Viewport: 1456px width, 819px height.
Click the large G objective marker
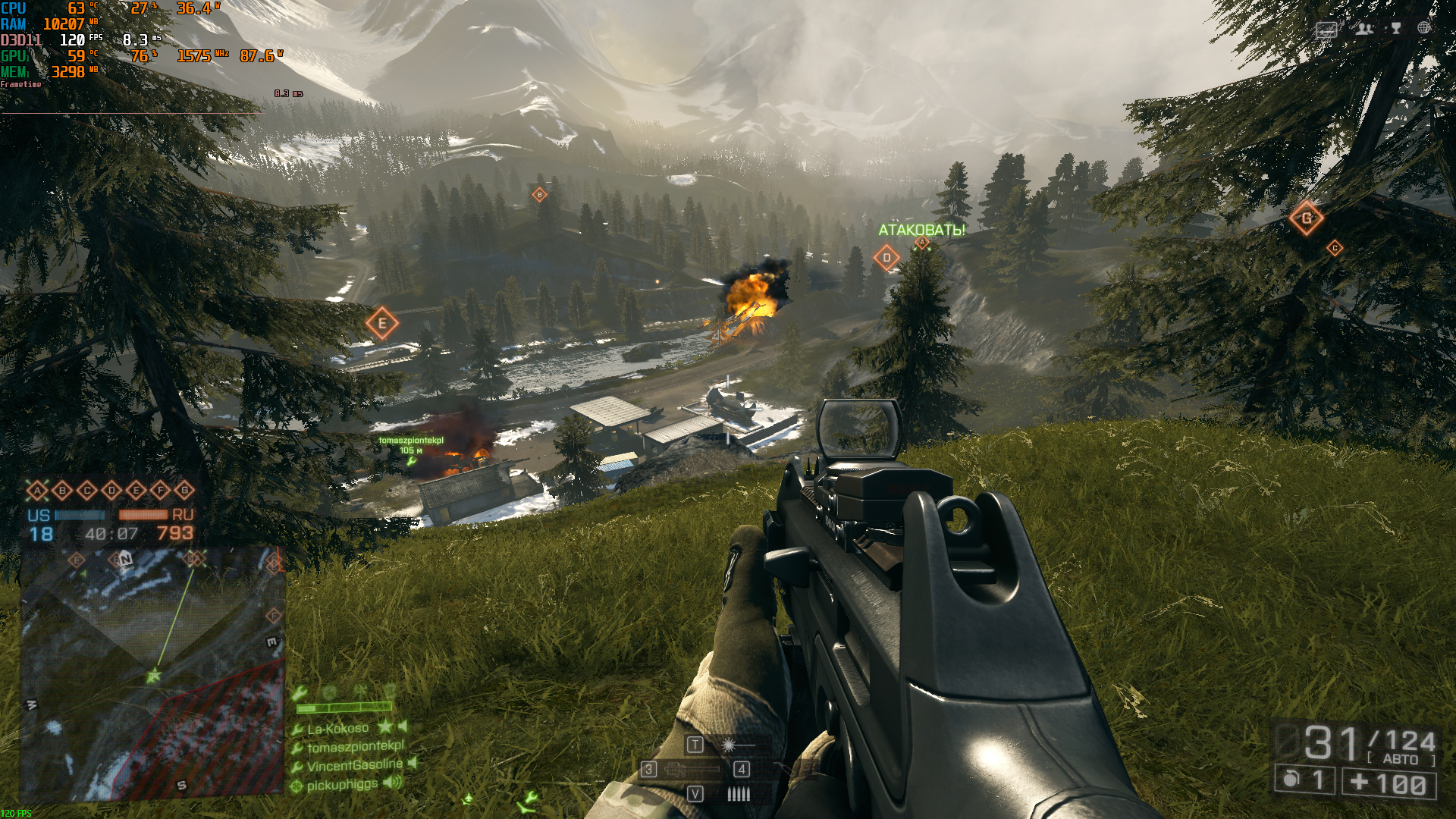(x=1306, y=218)
